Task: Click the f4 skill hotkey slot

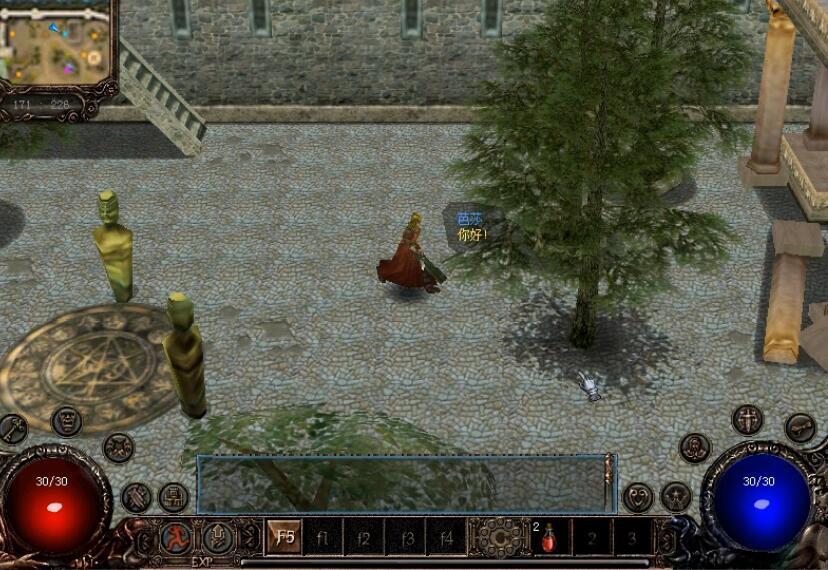Action: coord(446,537)
